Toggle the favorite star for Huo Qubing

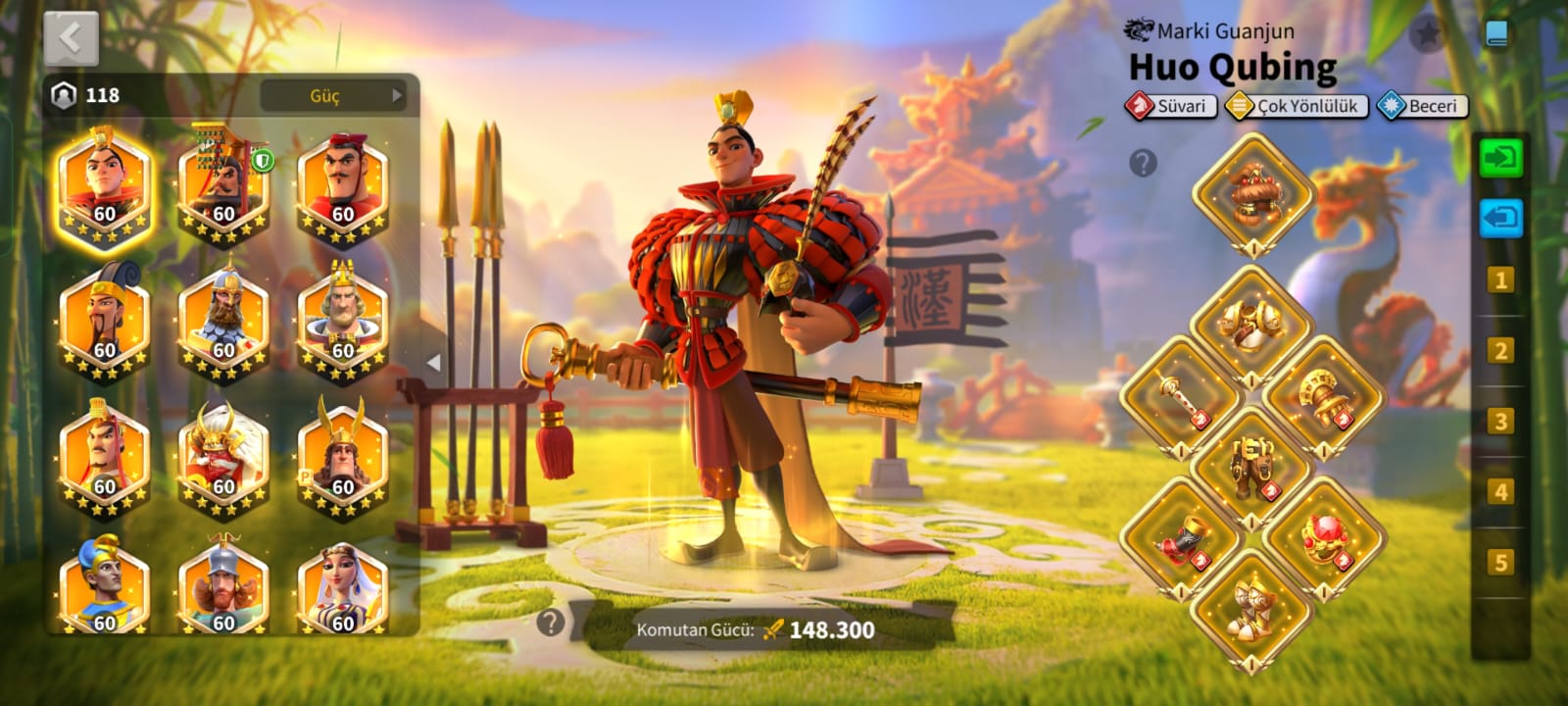pyautogui.click(x=1428, y=34)
